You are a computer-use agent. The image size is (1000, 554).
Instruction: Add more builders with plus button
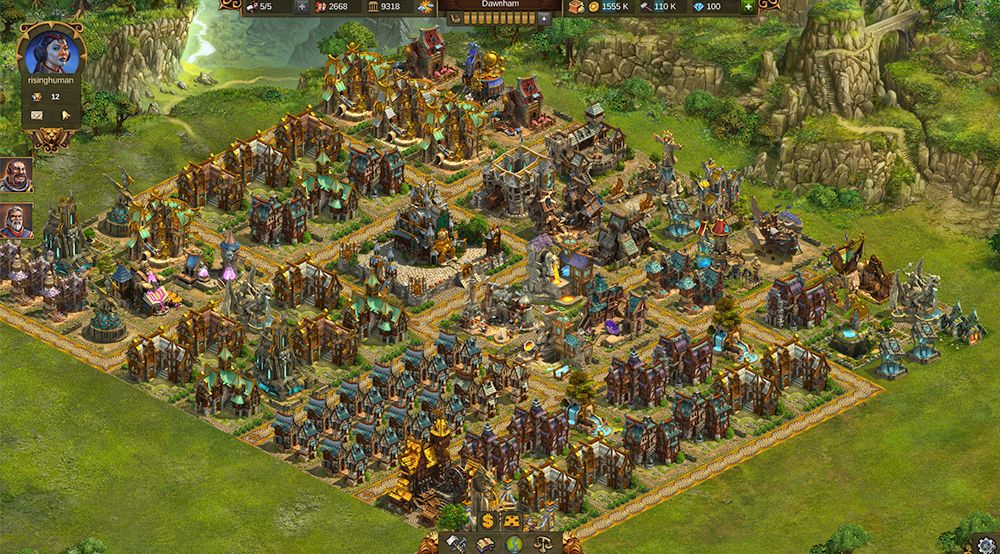tap(302, 7)
